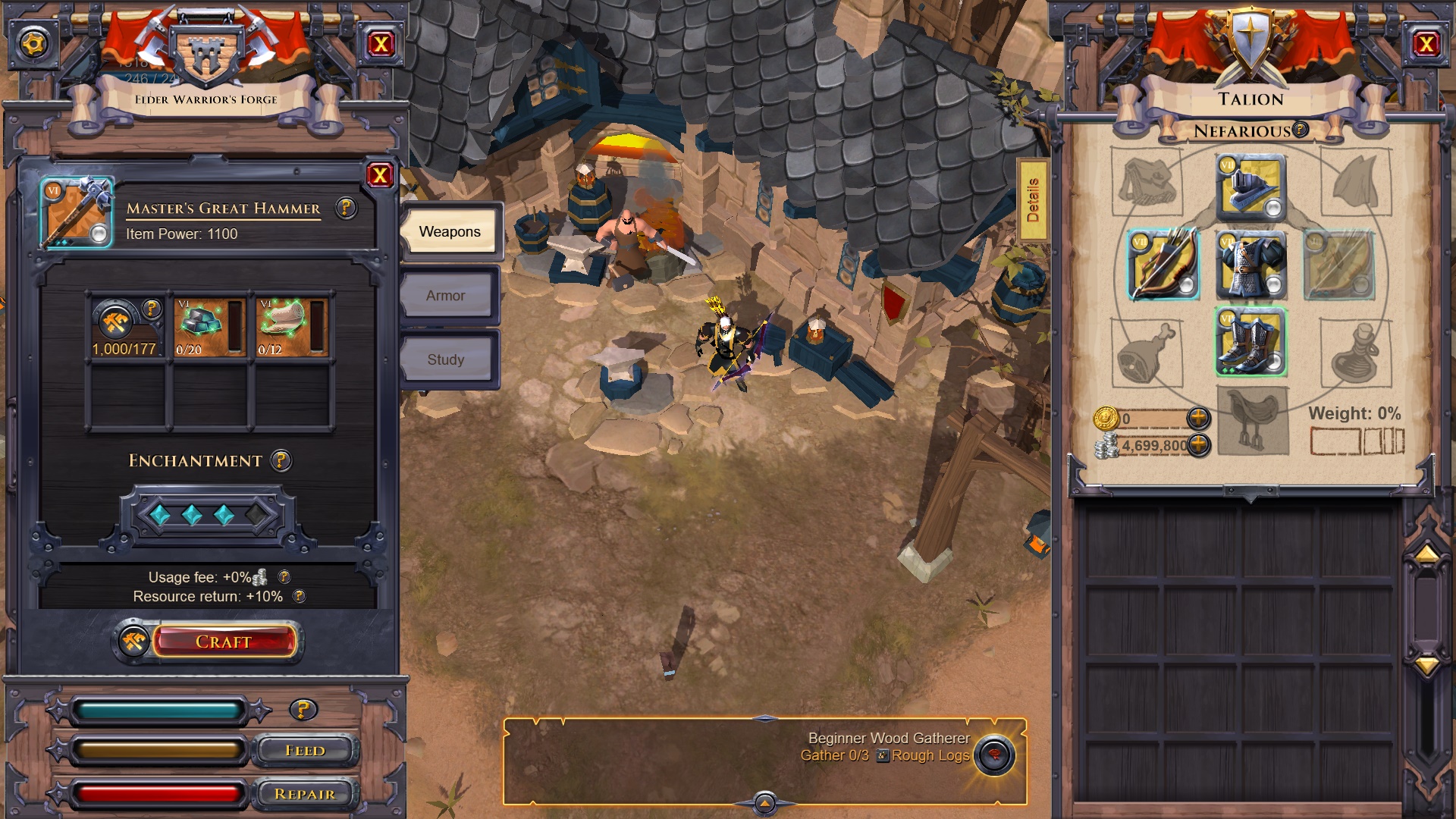Select the equipped boots slot
This screenshot has width=1456, height=819.
pyautogui.click(x=1250, y=342)
